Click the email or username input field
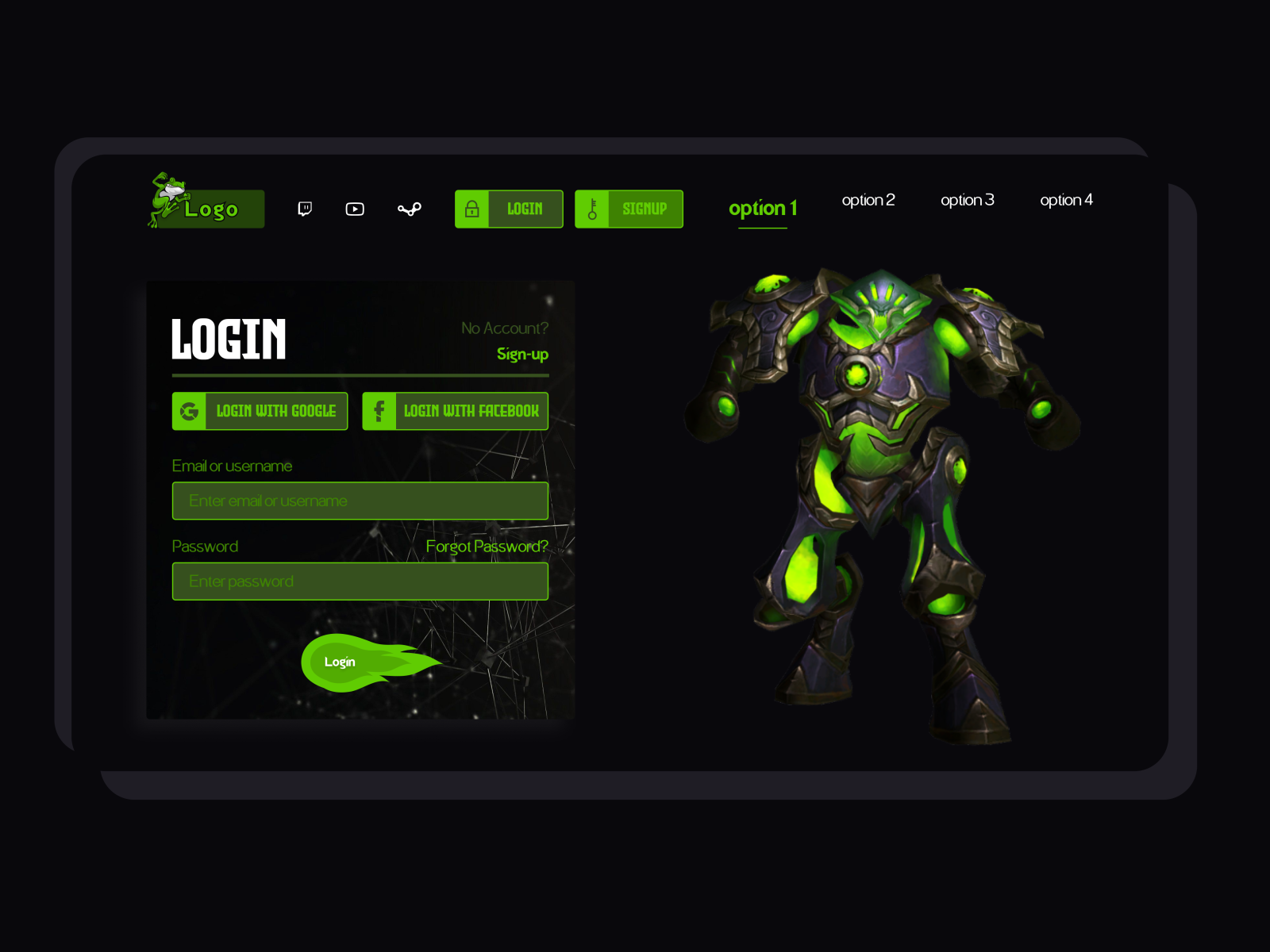This screenshot has width=1270, height=952. point(360,501)
